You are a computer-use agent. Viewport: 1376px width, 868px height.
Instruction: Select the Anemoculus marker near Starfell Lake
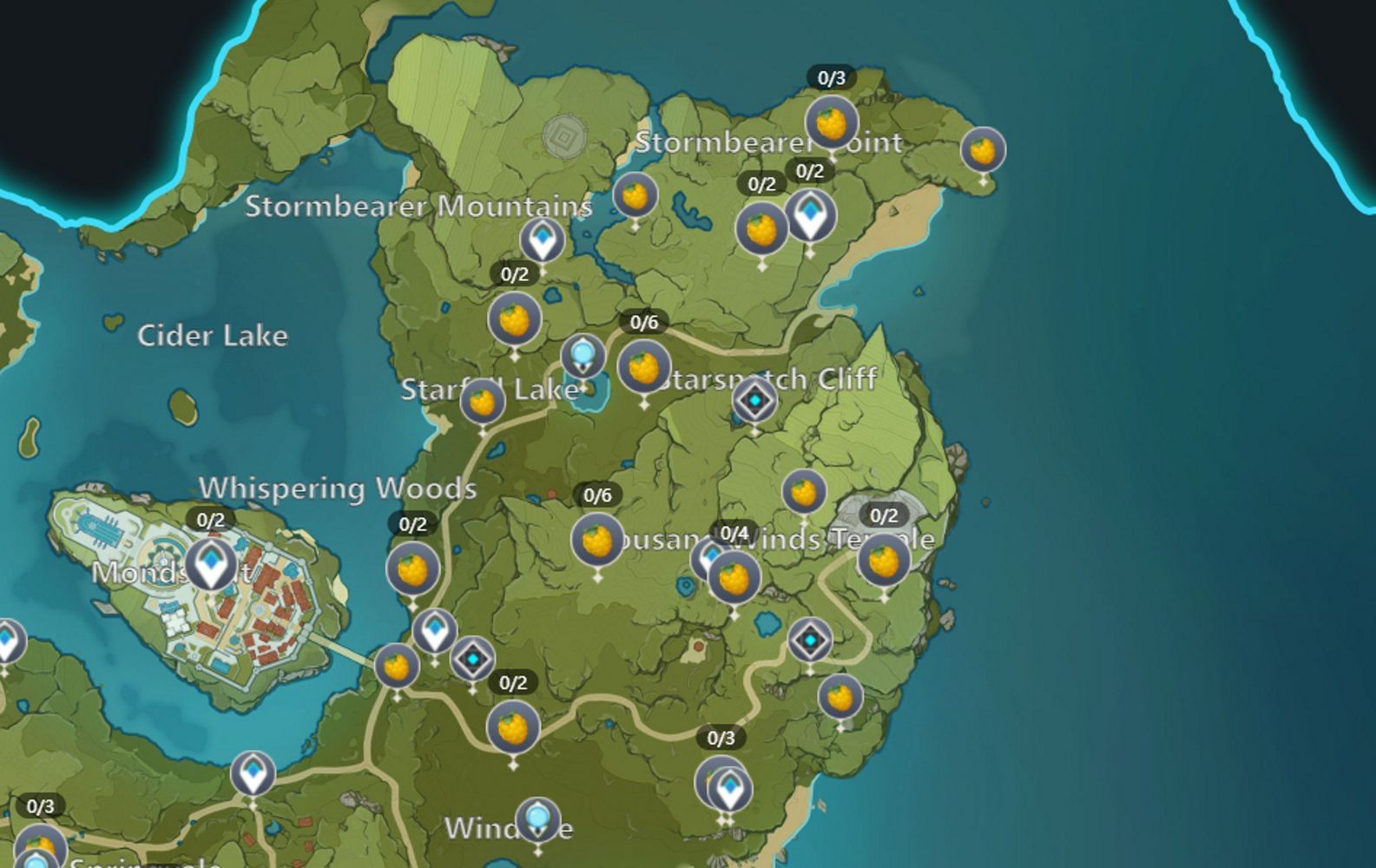point(582,356)
